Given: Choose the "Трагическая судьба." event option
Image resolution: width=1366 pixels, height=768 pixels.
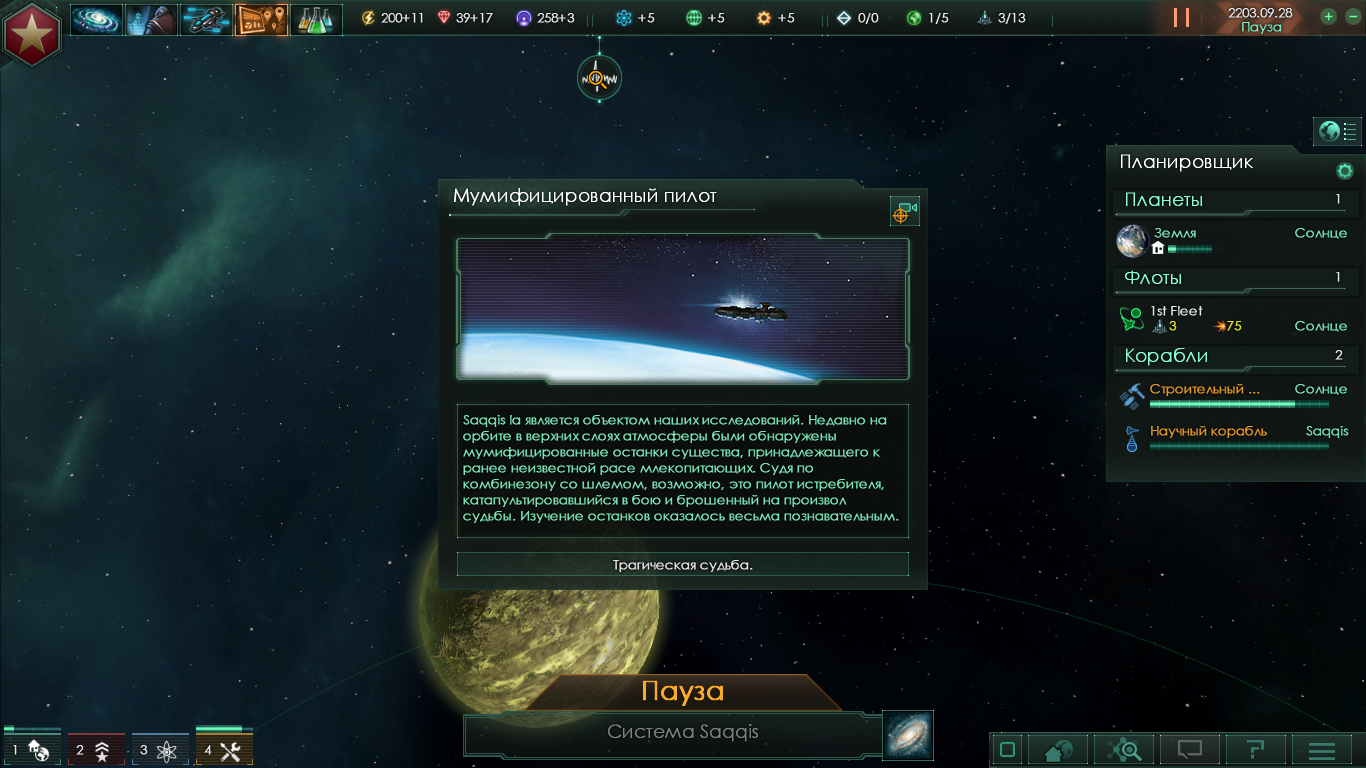Looking at the screenshot, I should tap(682, 565).
